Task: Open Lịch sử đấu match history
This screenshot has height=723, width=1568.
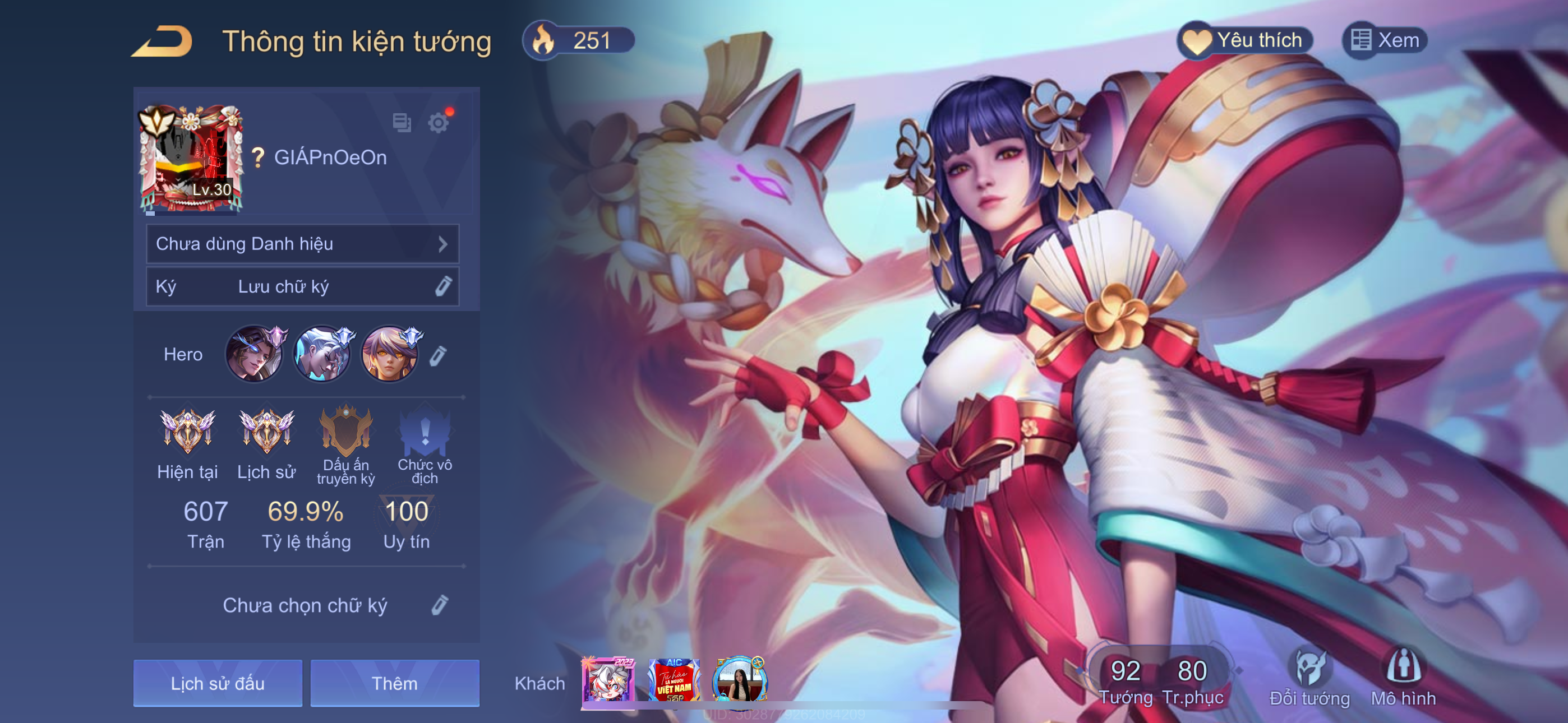Action: coord(217,683)
